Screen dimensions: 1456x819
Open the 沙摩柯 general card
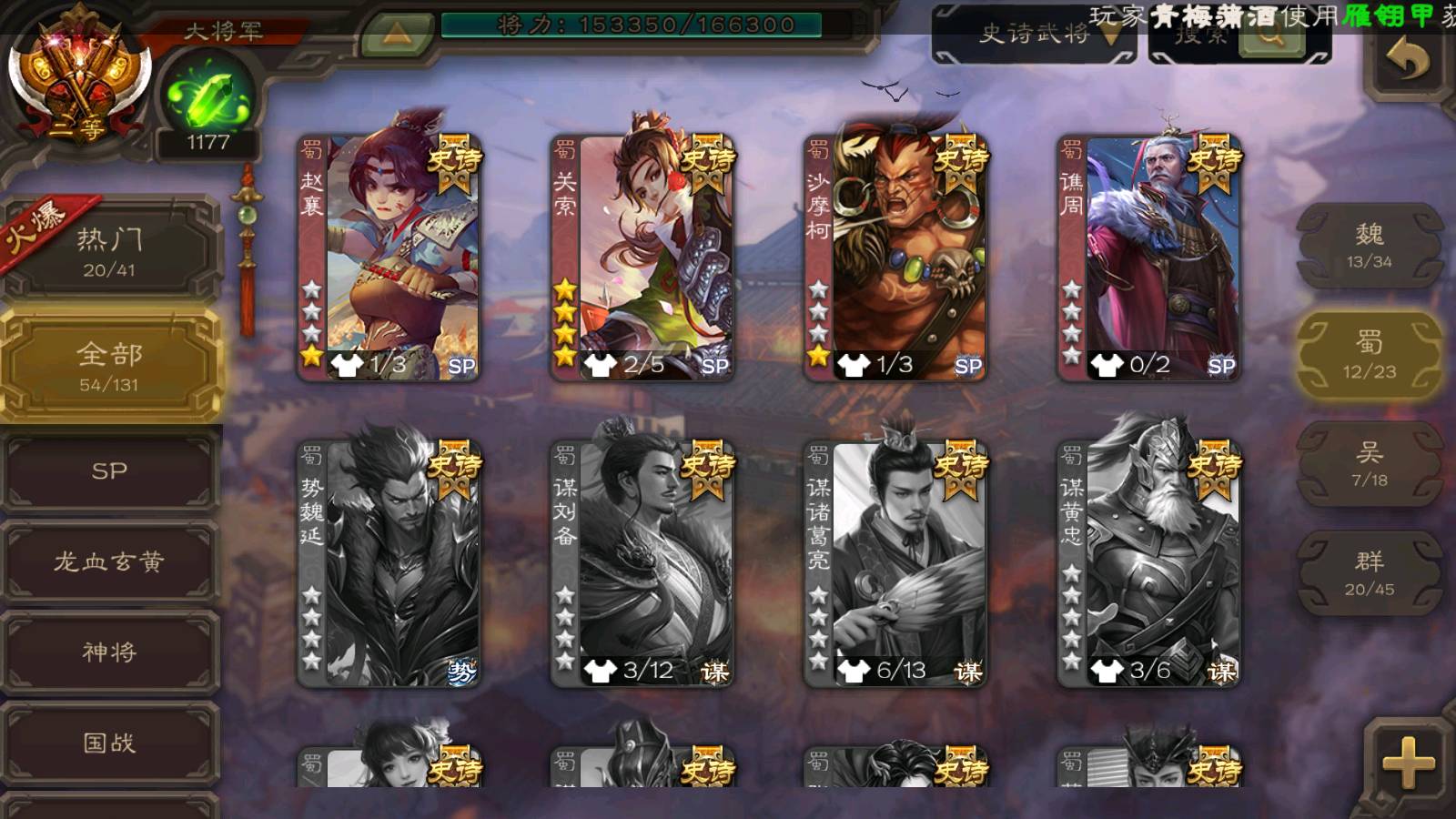coord(895,257)
